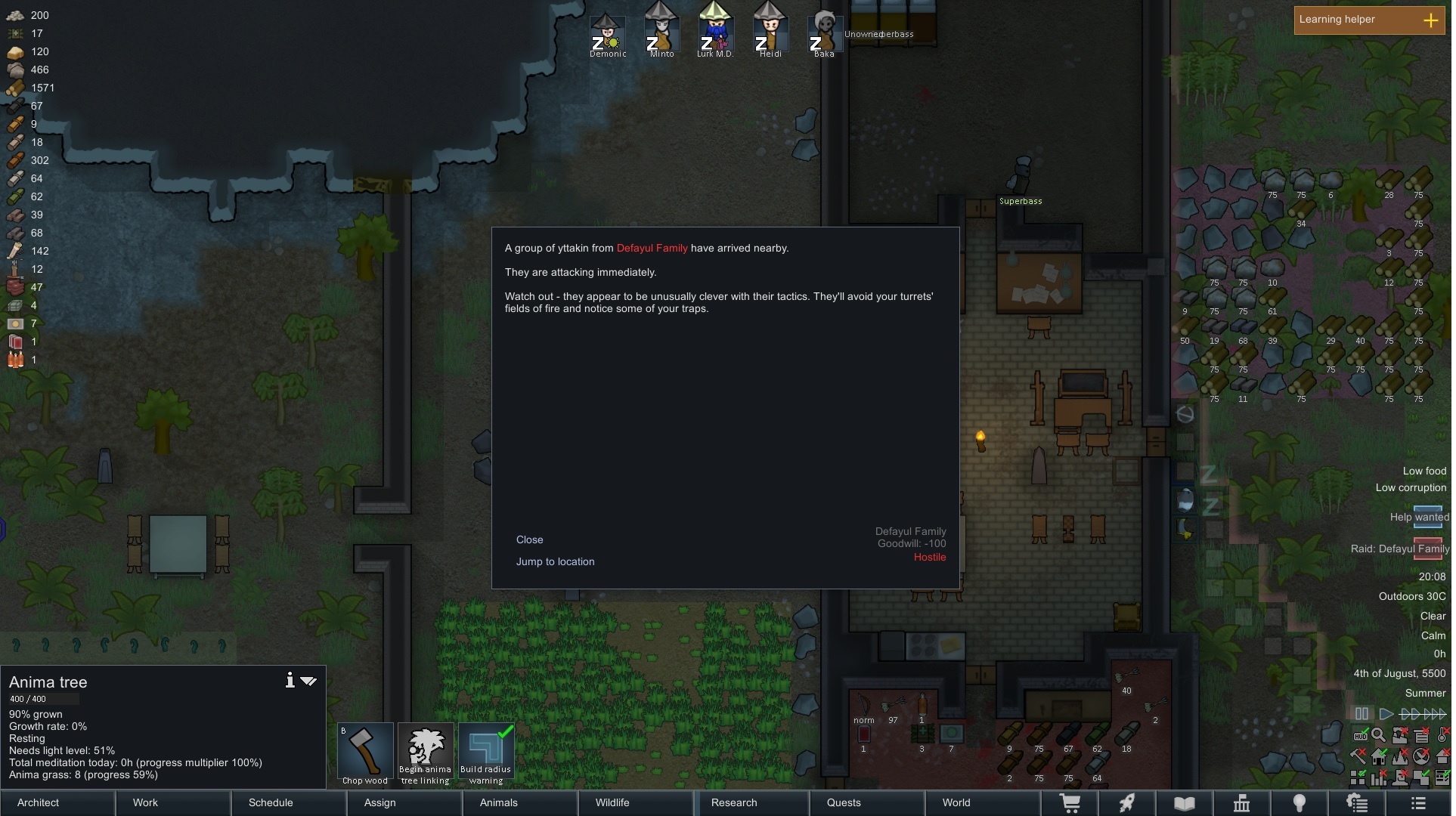1456x816 pixels.
Task: Show the Animals tab
Action: coord(499,802)
